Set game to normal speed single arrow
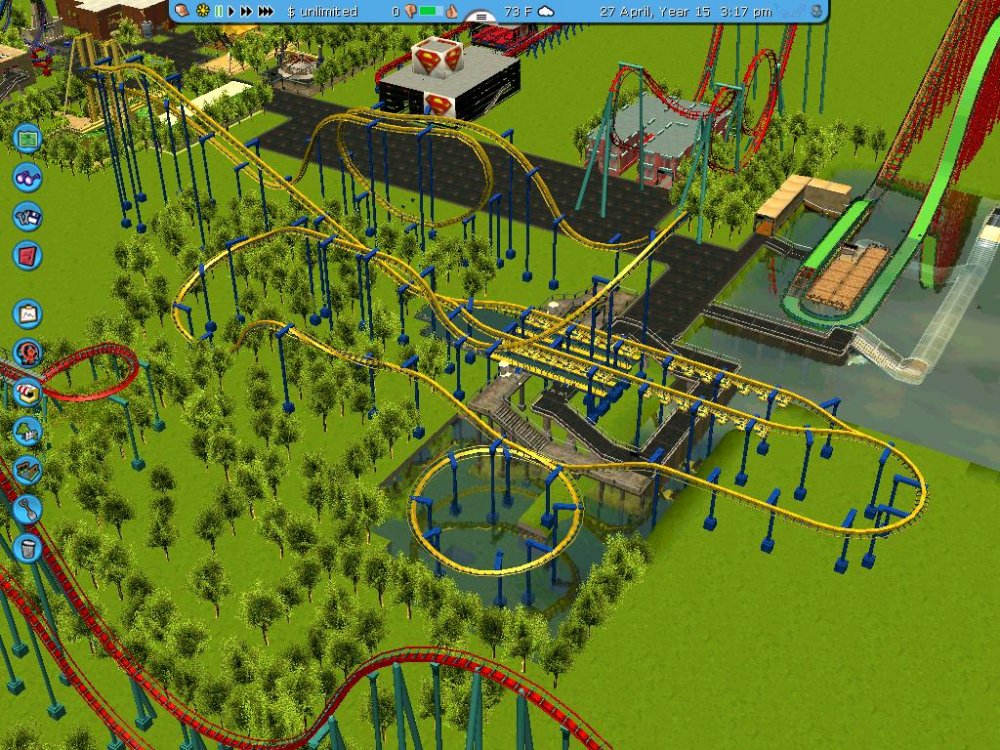Image resolution: width=1000 pixels, height=750 pixels. [232, 11]
